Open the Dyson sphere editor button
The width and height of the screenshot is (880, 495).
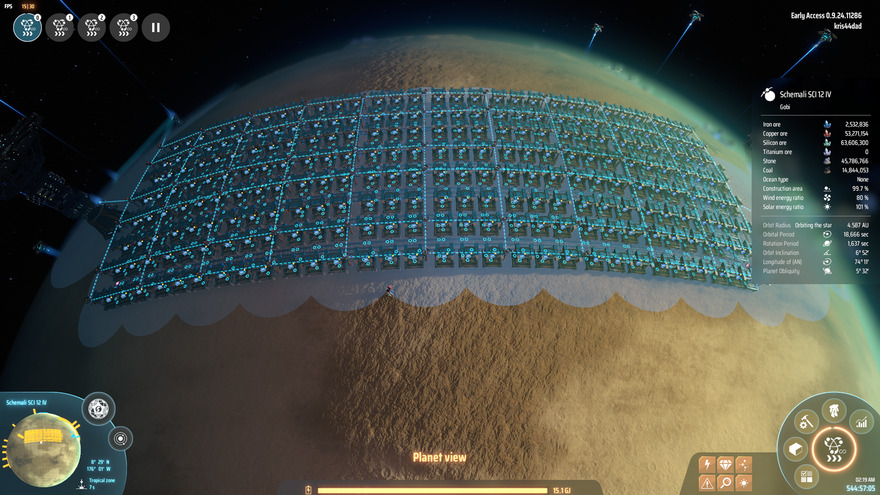[98, 408]
